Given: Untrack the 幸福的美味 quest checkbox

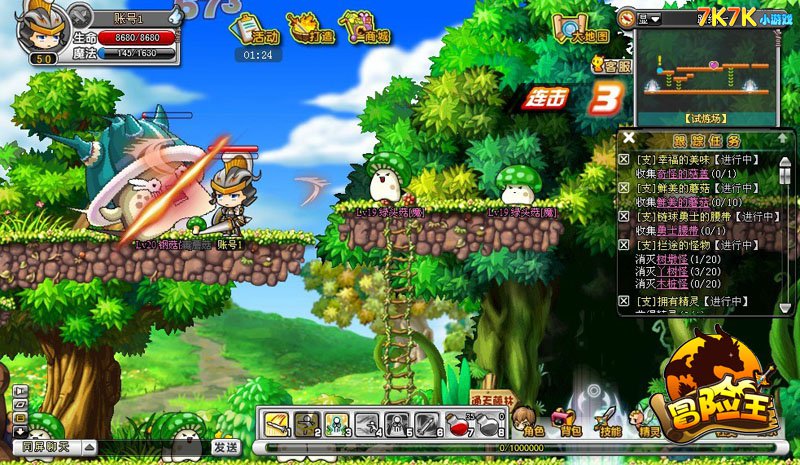Looking at the screenshot, I should click(625, 158).
